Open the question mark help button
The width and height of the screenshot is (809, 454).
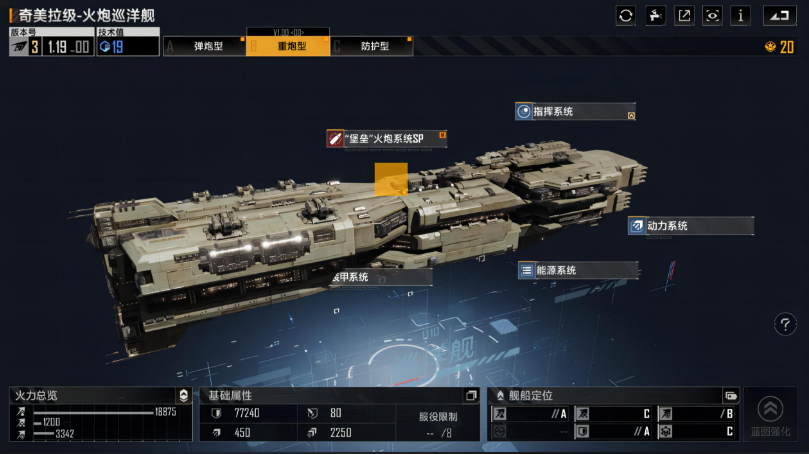click(x=786, y=324)
